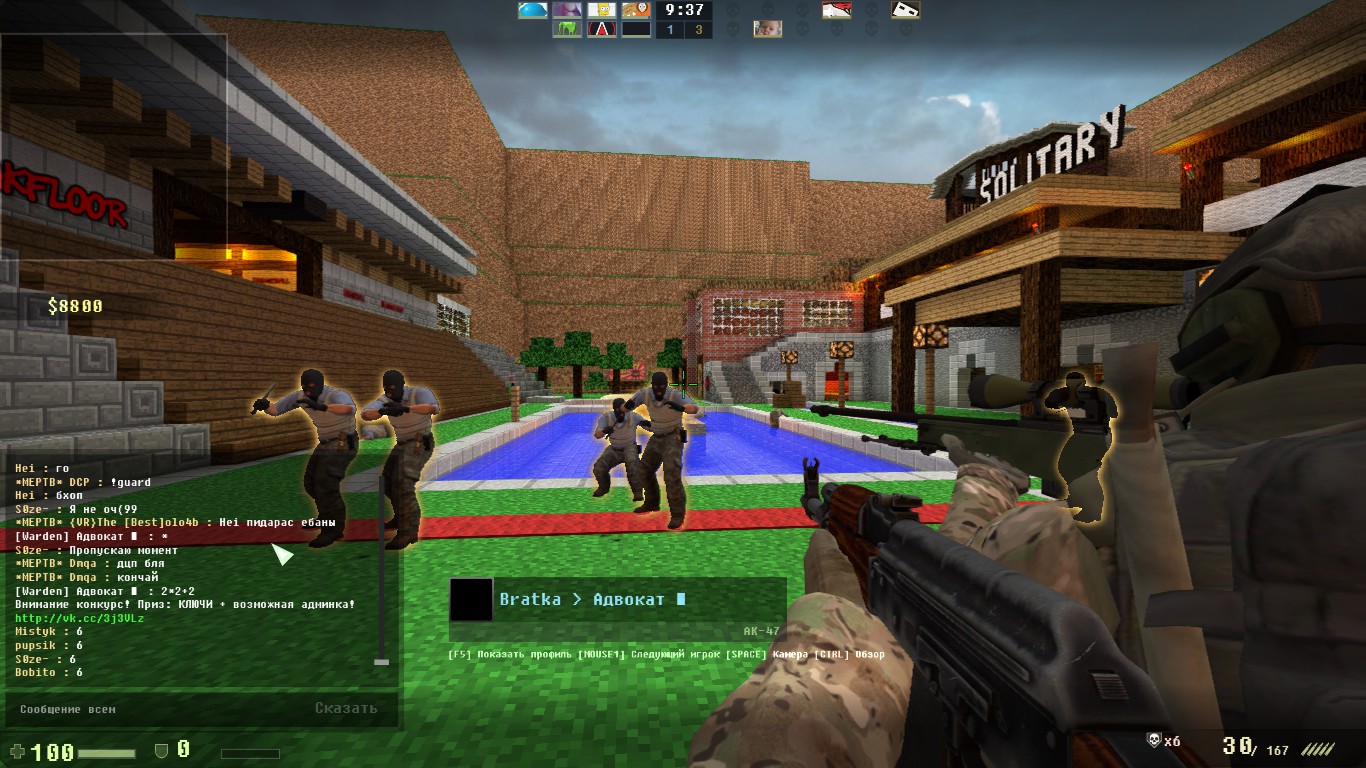Pick the green slime player avatar

[x=567, y=29]
